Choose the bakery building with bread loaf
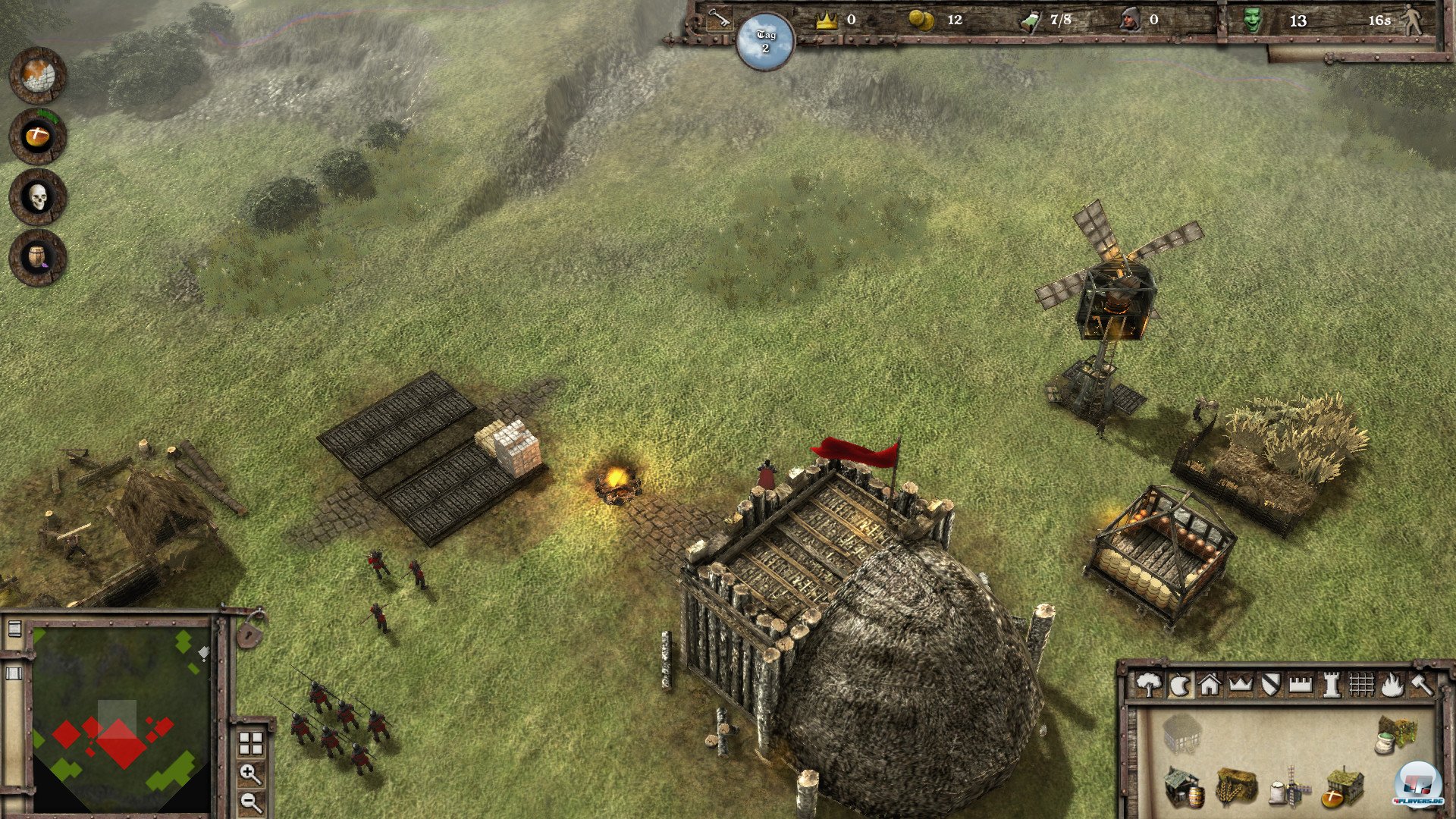 point(1344,789)
